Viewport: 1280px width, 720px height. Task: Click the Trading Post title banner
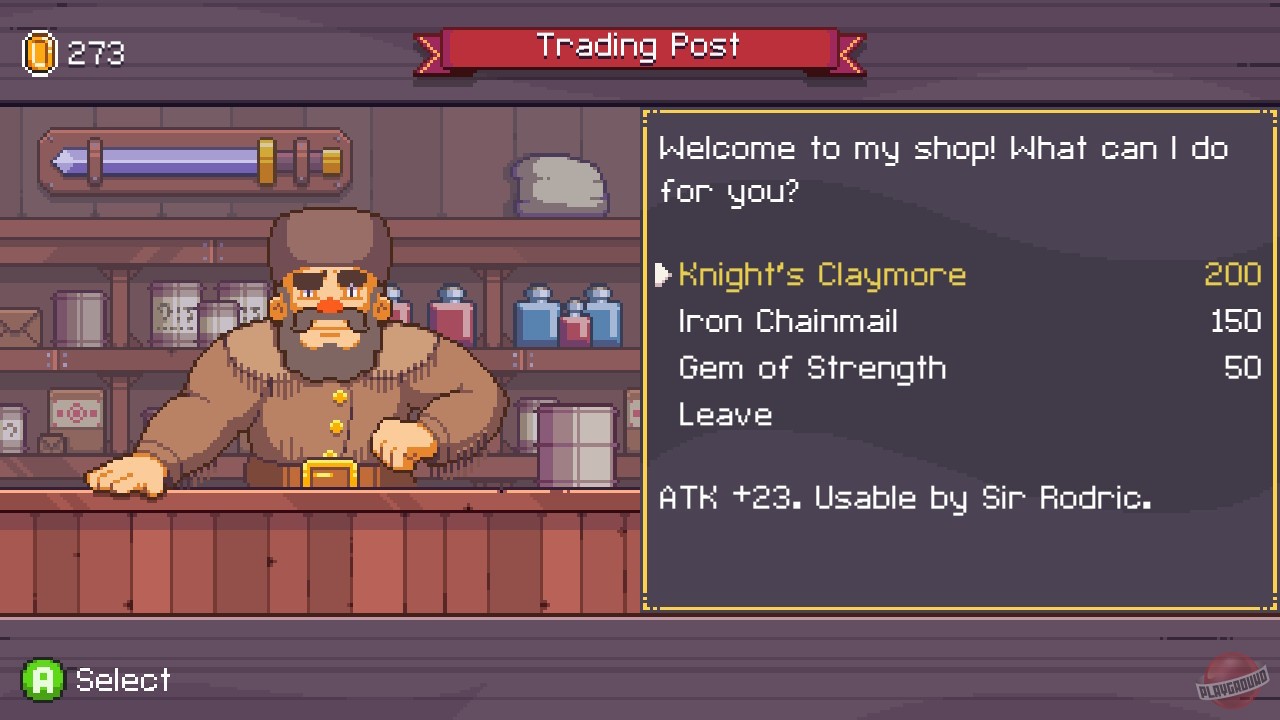[640, 46]
